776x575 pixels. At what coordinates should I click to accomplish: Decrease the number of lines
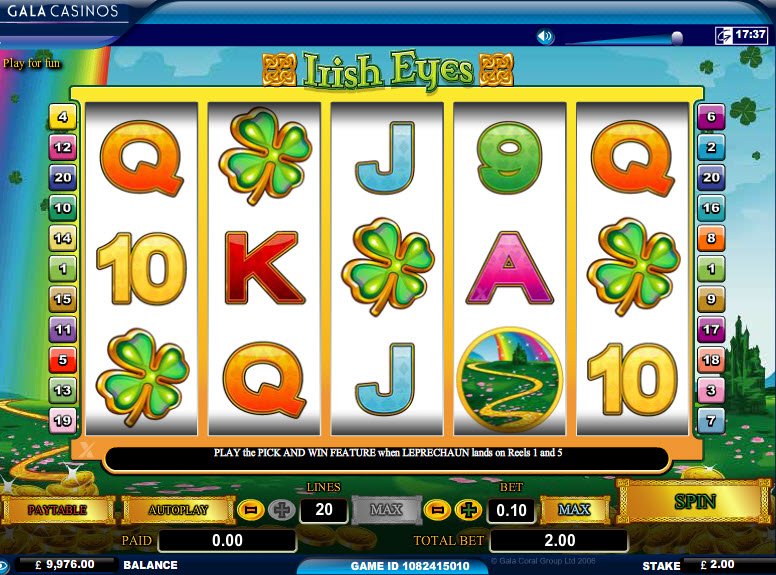tap(251, 510)
